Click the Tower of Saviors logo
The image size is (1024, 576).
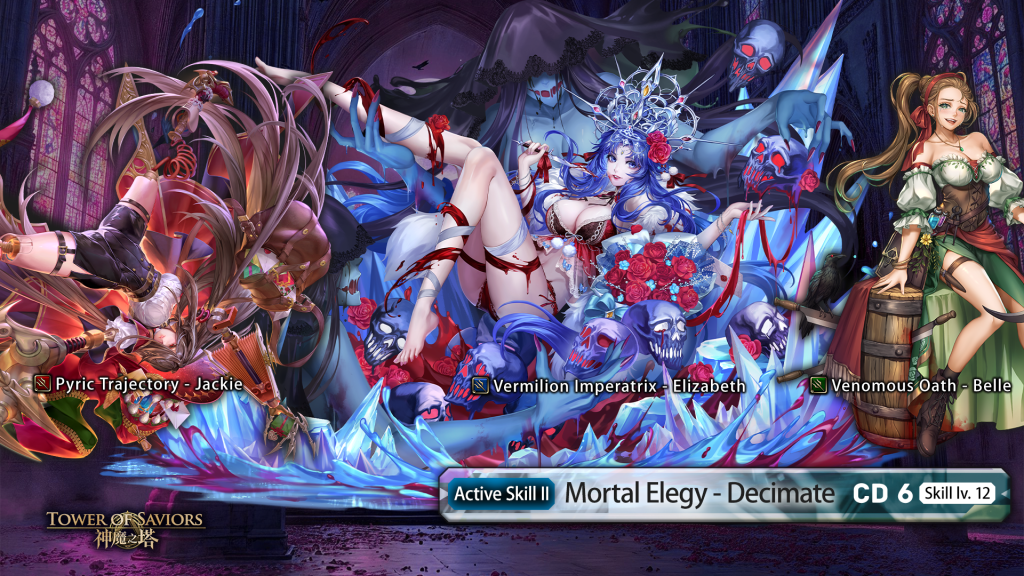(x=125, y=528)
